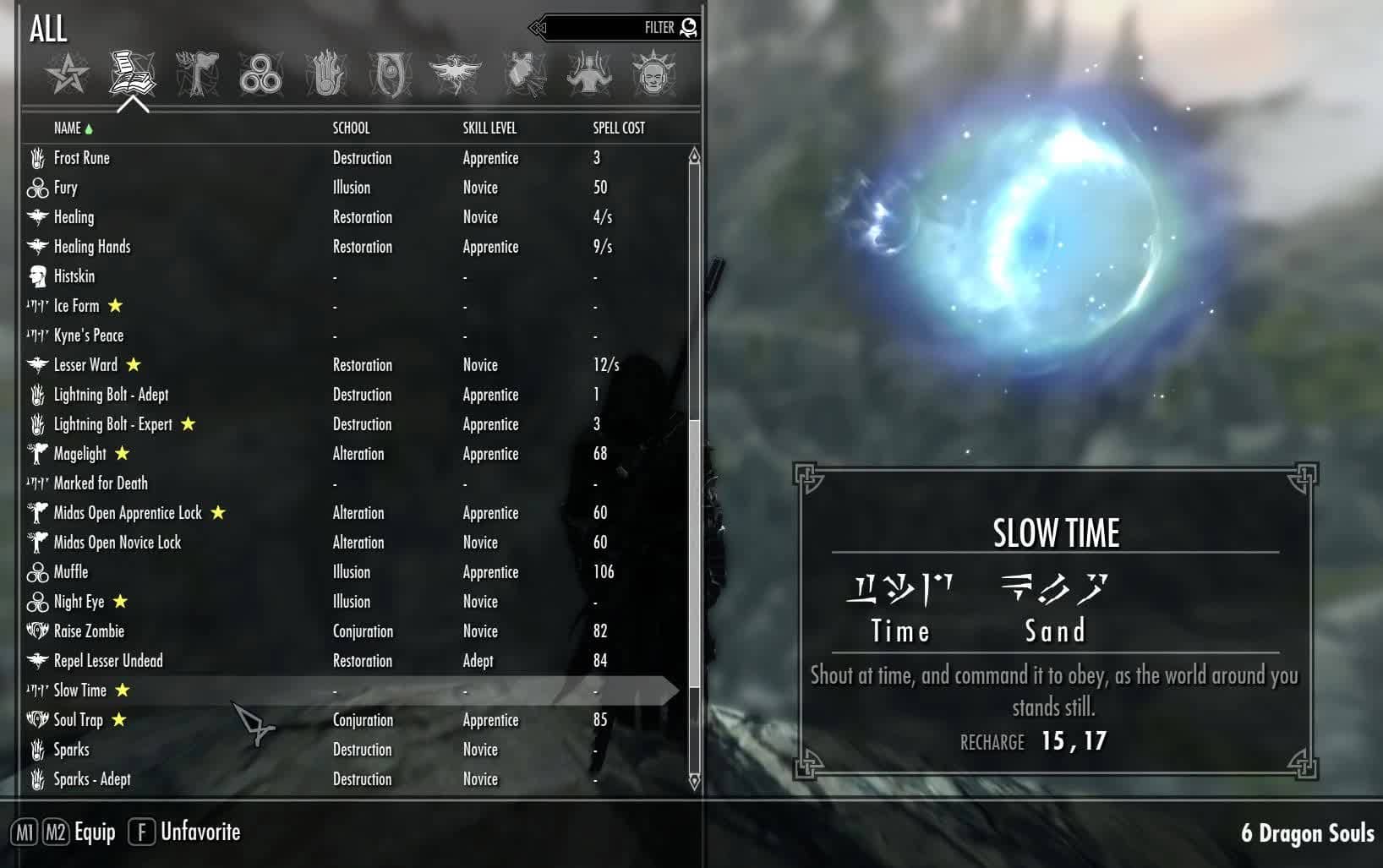Open the Illusion three-circles tab

pyautogui.click(x=260, y=74)
